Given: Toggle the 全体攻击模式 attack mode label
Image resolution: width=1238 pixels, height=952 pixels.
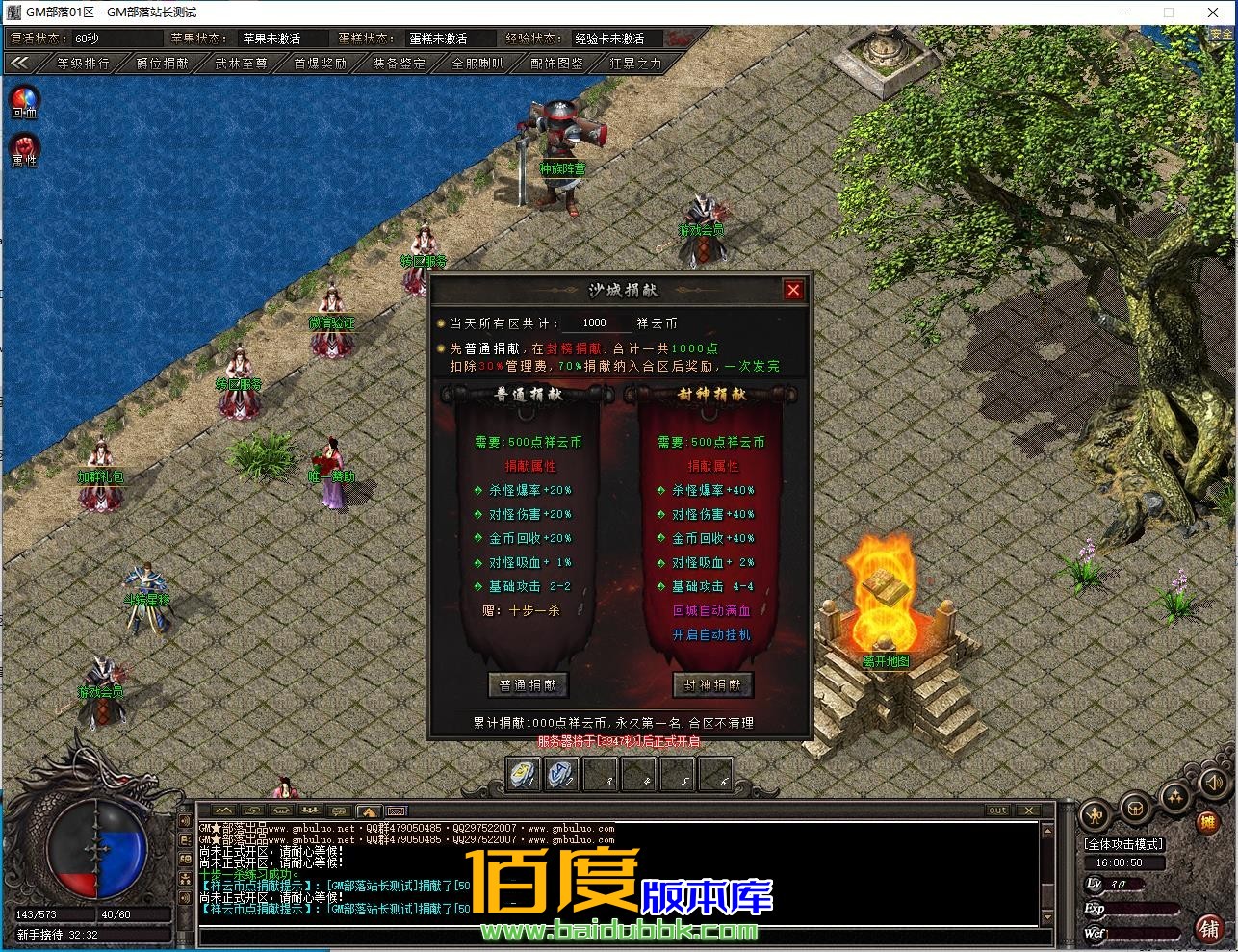Looking at the screenshot, I should tap(1123, 844).
